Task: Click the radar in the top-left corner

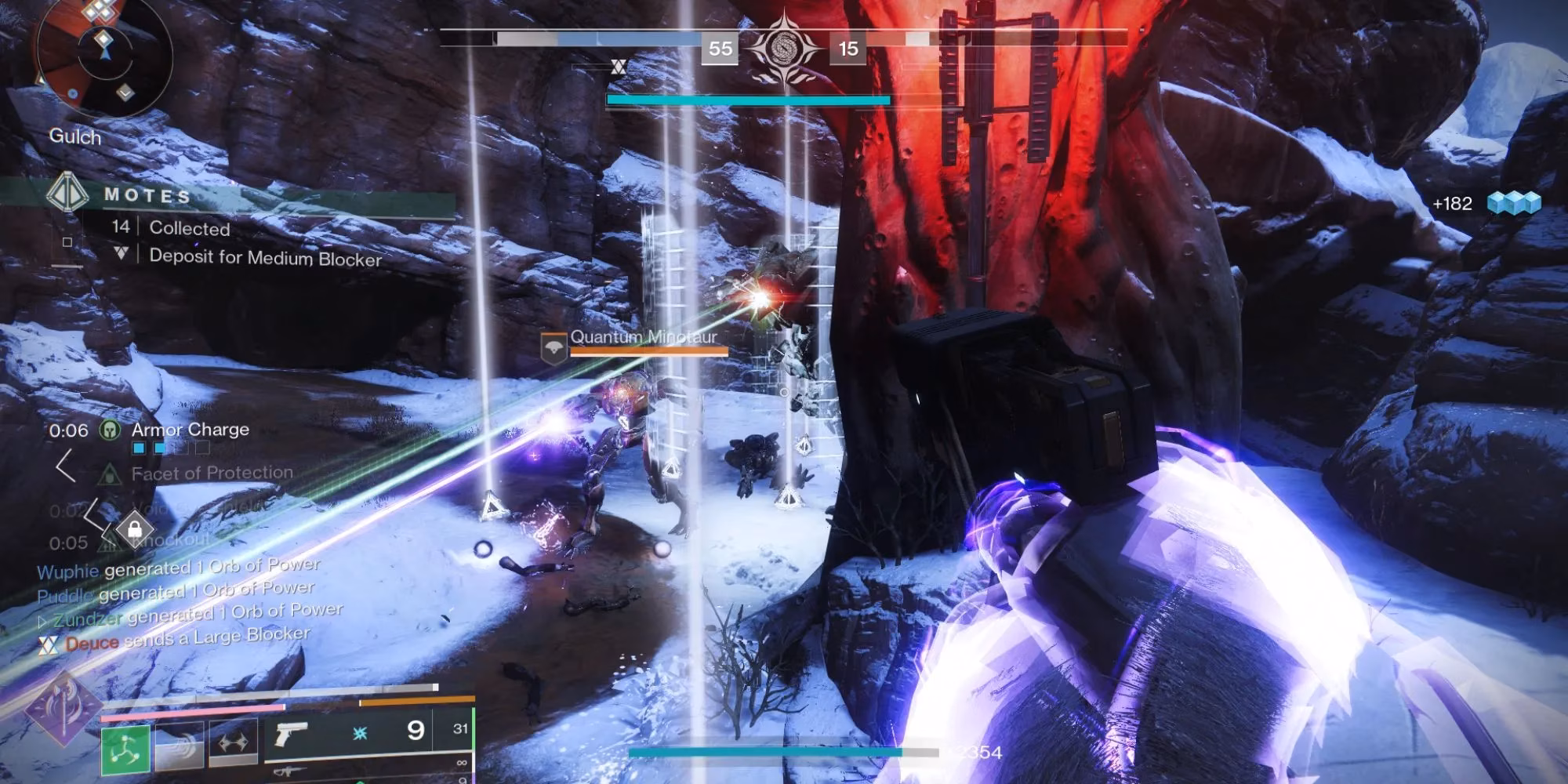Action: (102, 55)
